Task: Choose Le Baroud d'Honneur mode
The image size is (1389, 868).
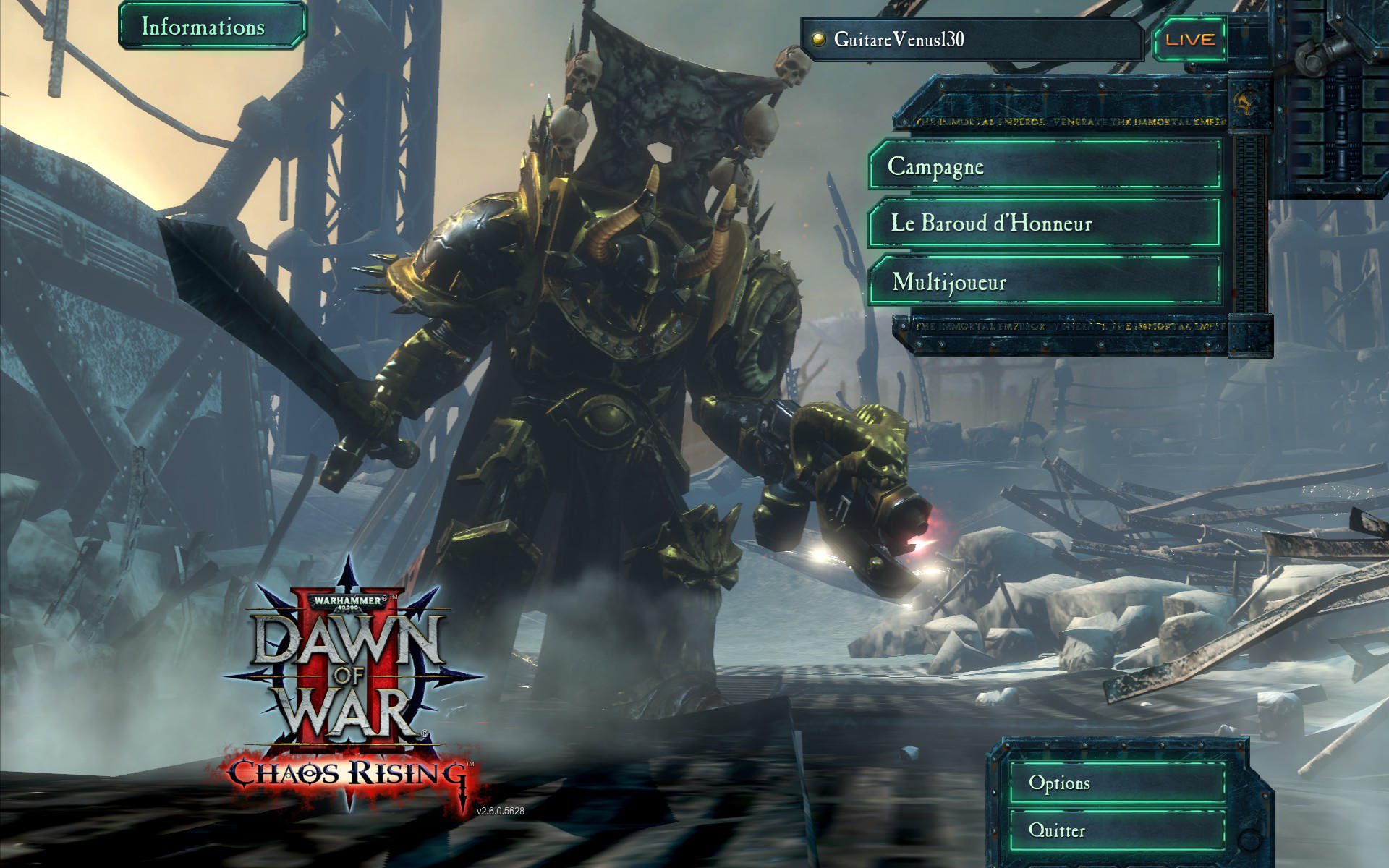Action: (1045, 224)
